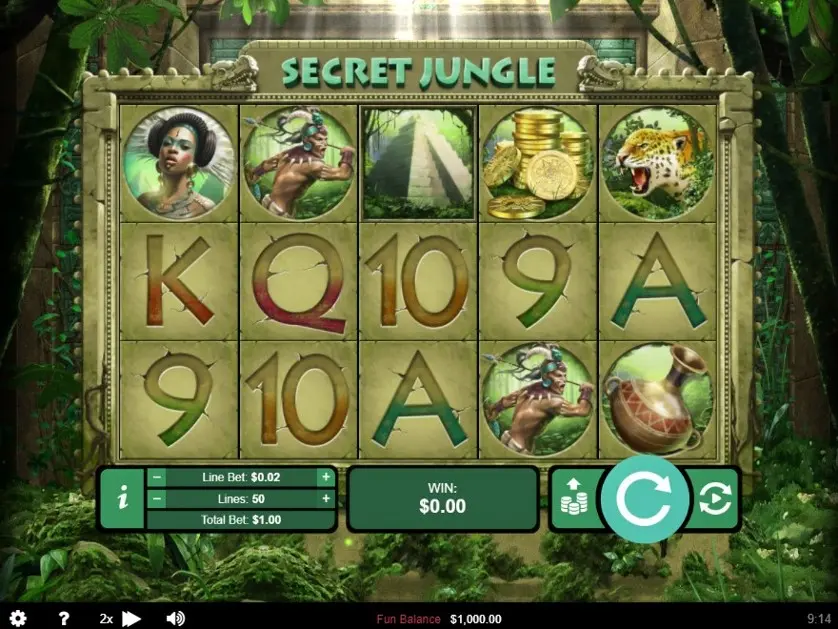
Task: Increase the Line Bet amount
Action: pos(325,477)
